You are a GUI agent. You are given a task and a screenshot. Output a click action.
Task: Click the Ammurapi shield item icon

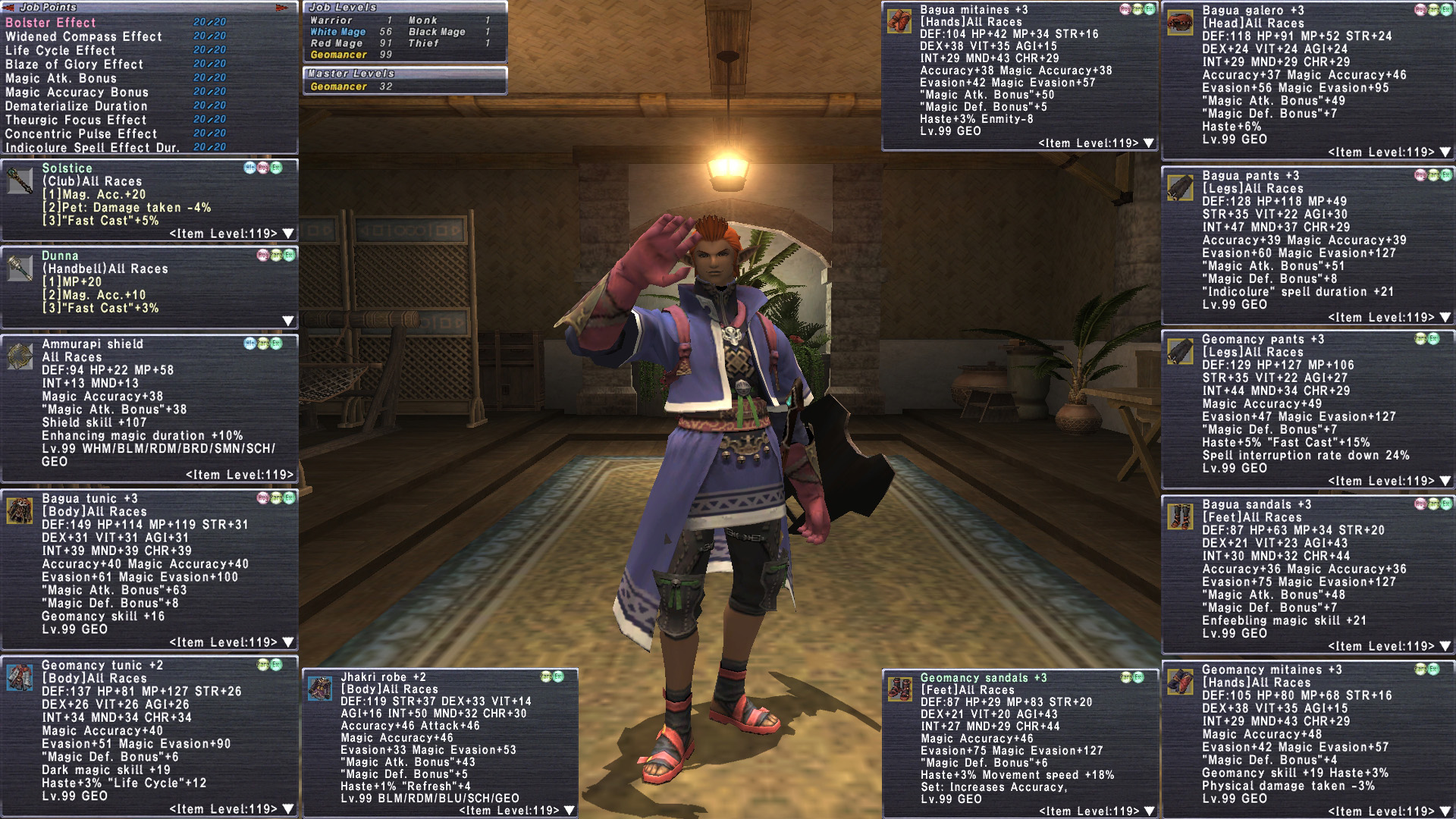coord(20,355)
